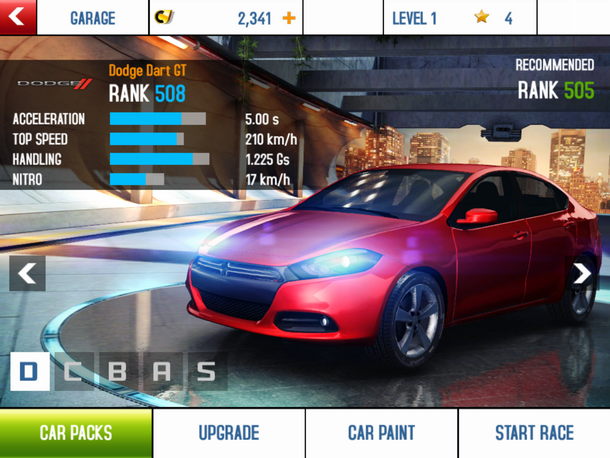This screenshot has height=458, width=610.
Task: Add credits with the orange plus
Action: click(x=289, y=18)
